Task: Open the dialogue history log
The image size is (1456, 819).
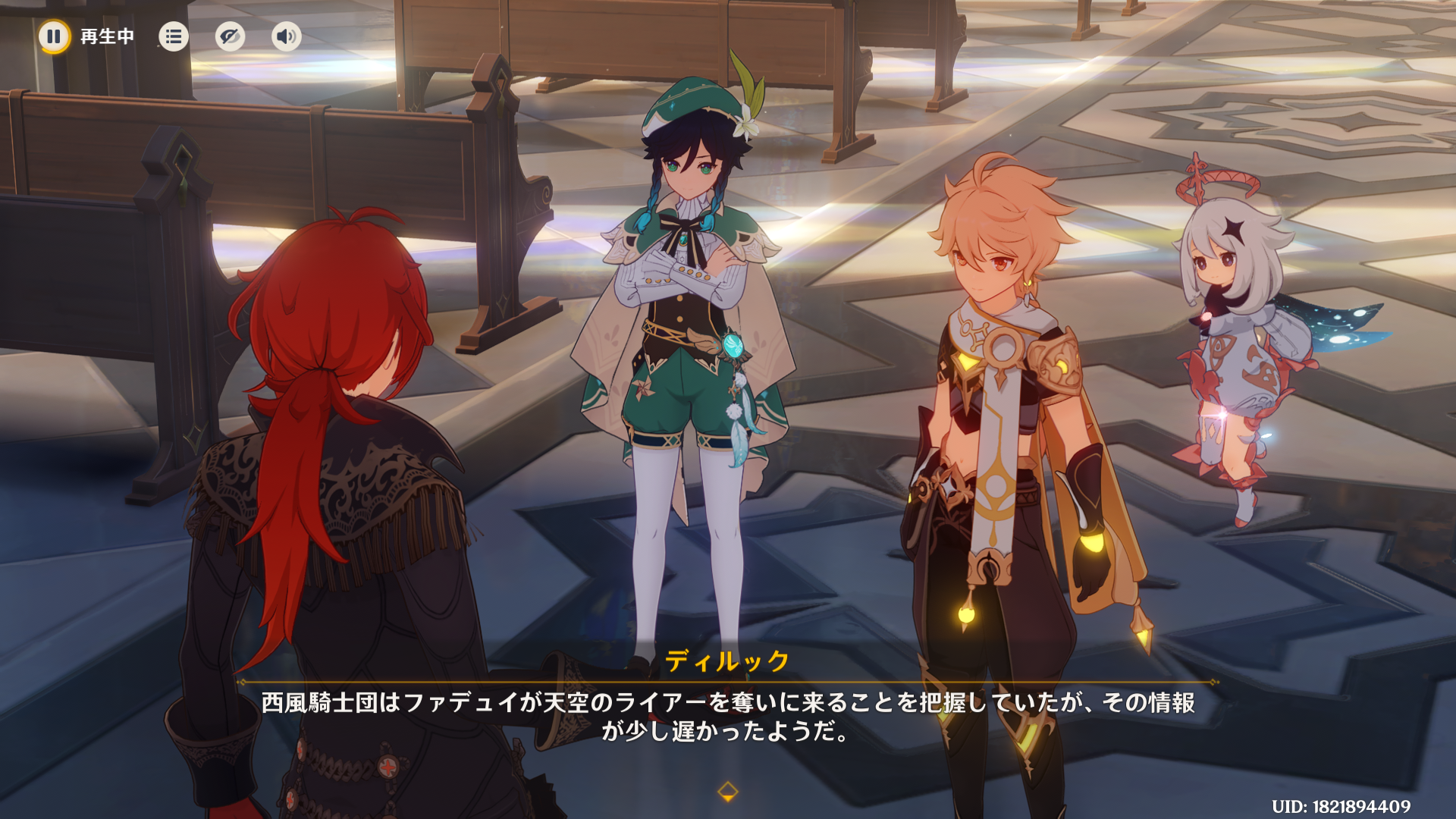Action: pyautogui.click(x=174, y=36)
